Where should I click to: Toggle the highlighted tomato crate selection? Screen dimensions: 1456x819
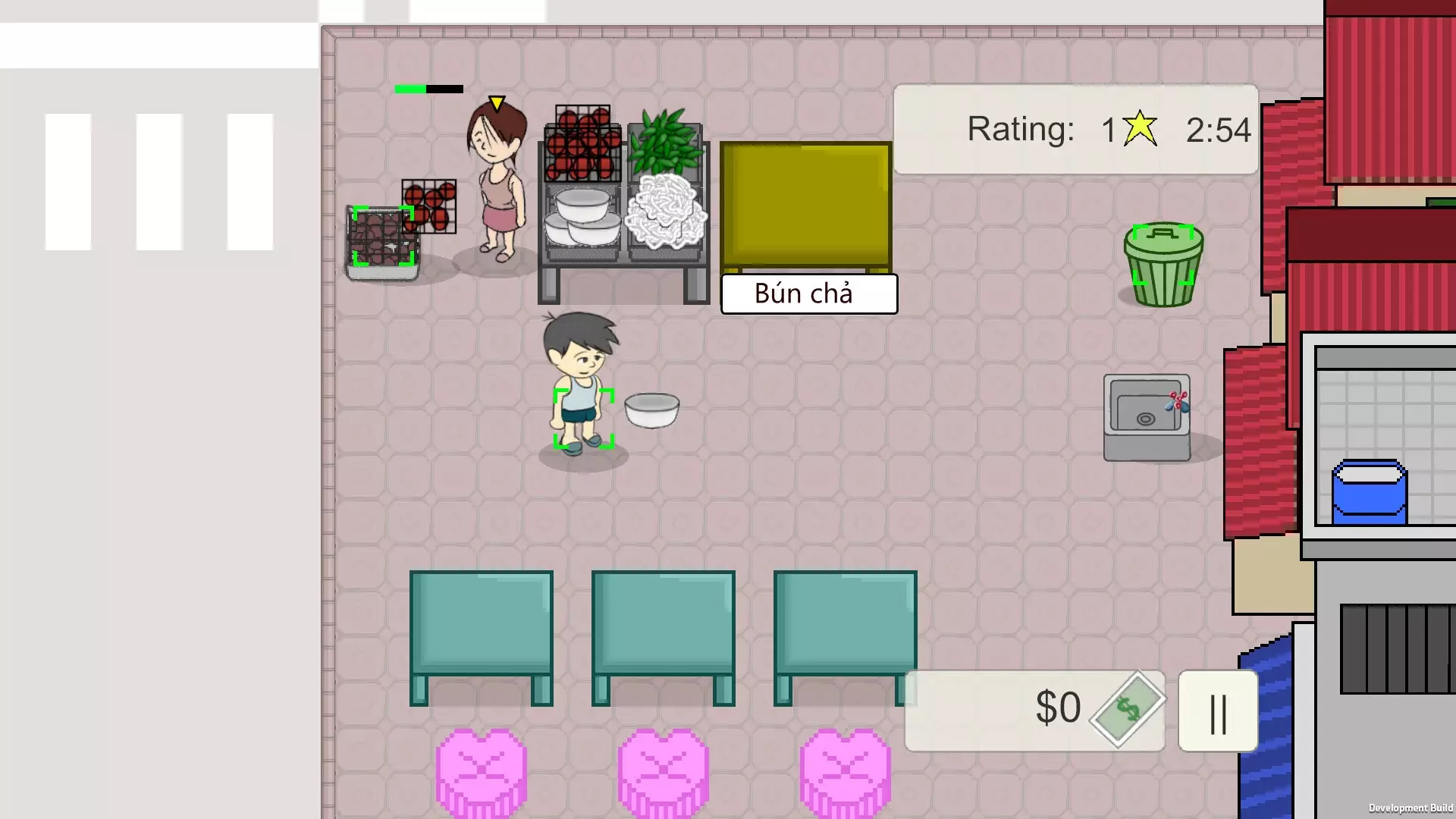381,239
